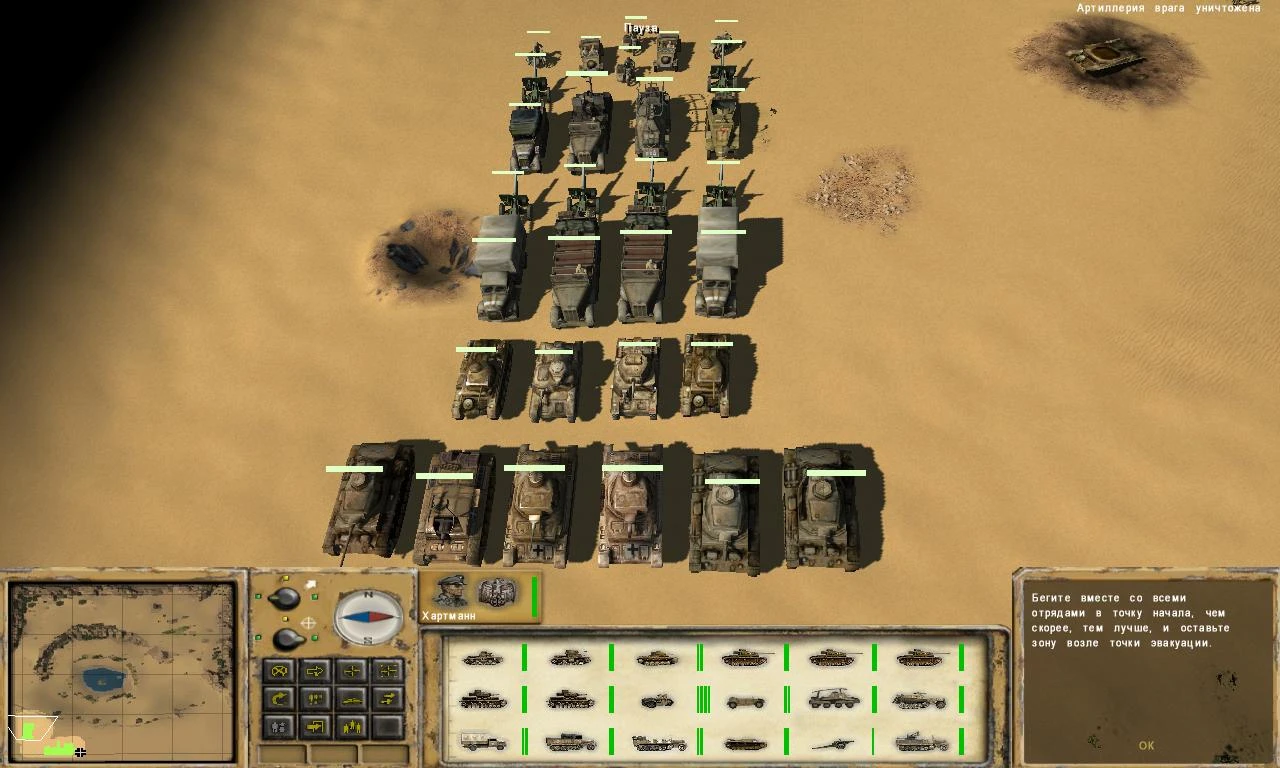Click the spread formation command icon

click(386, 670)
